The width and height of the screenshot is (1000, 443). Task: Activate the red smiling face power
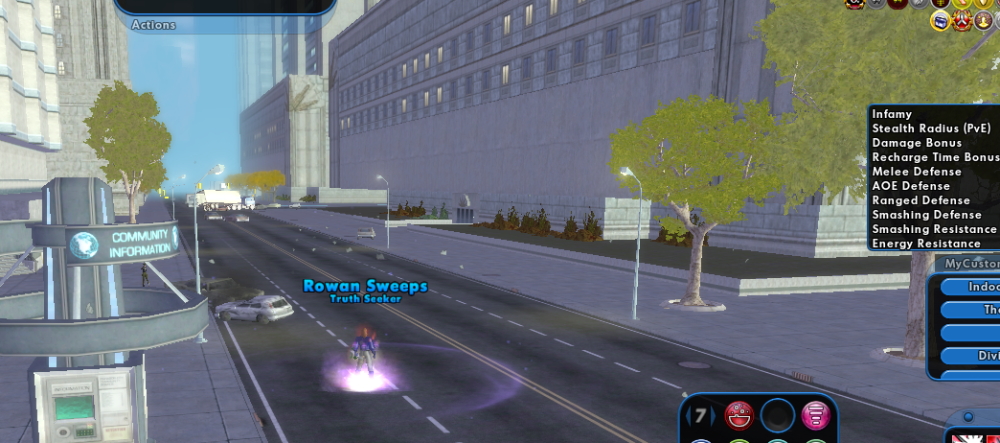740,414
